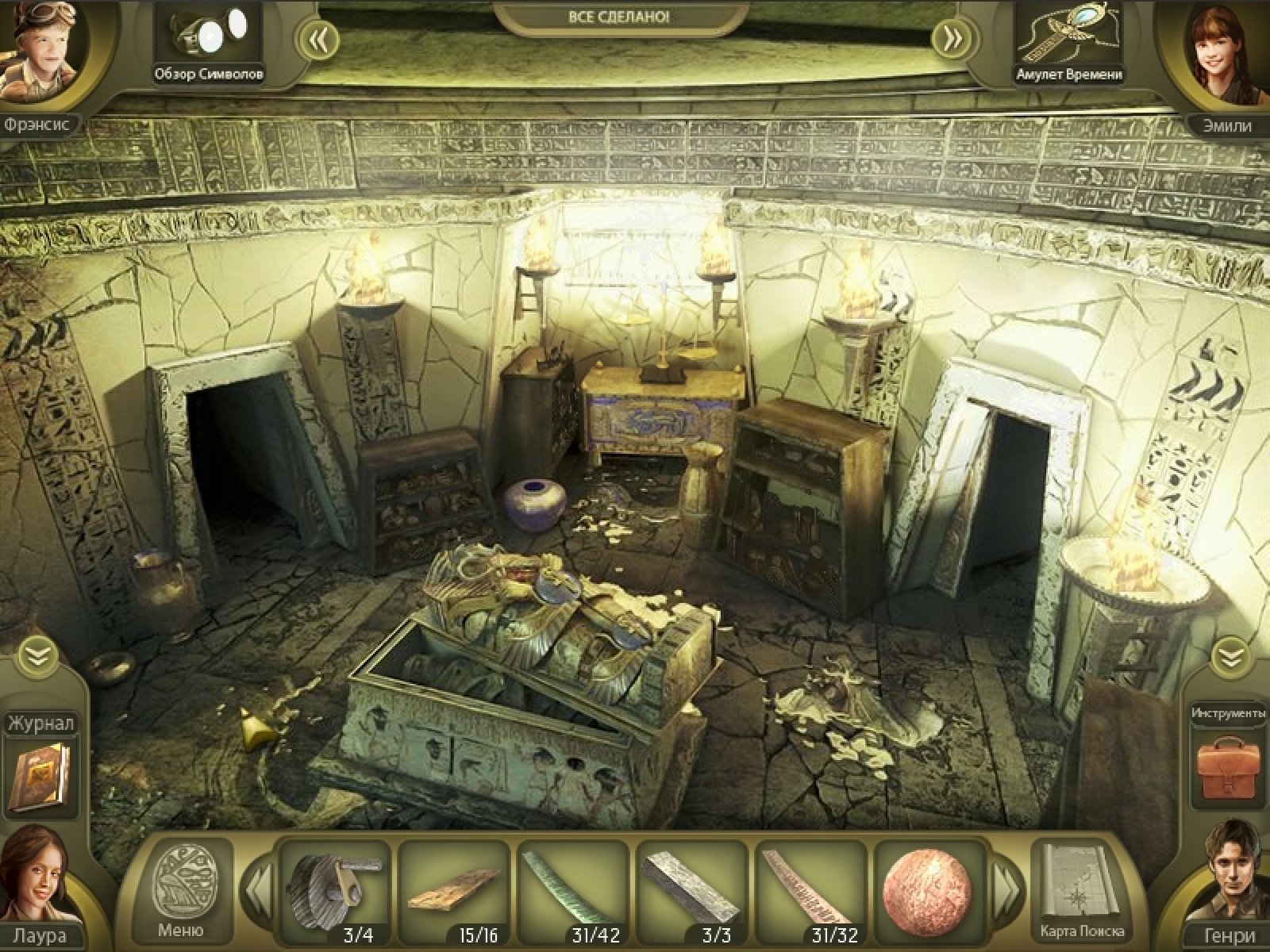
Task: Select the copper sphere item
Action: tap(926, 887)
